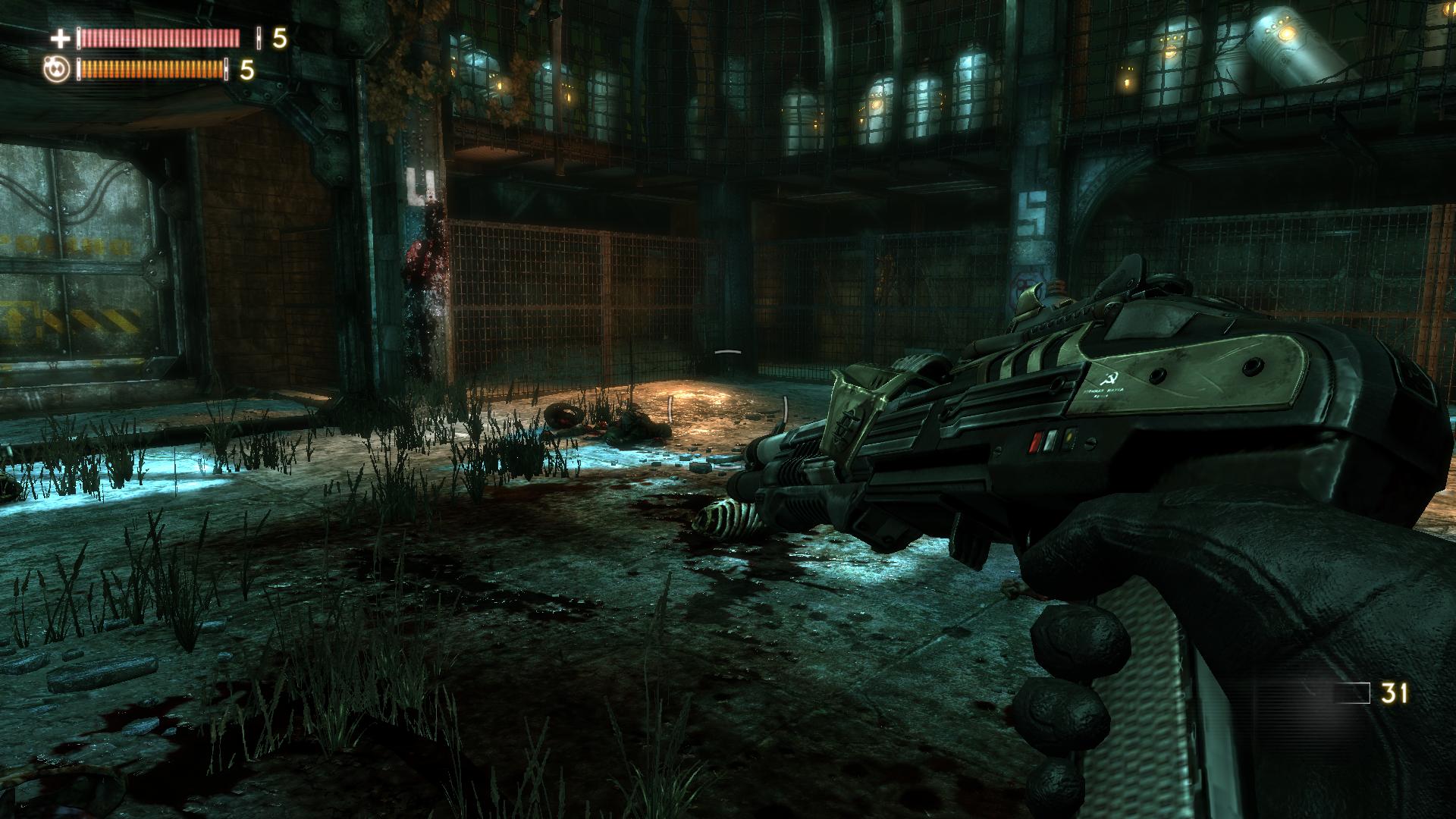Click the white health cross icon

click(x=60, y=38)
